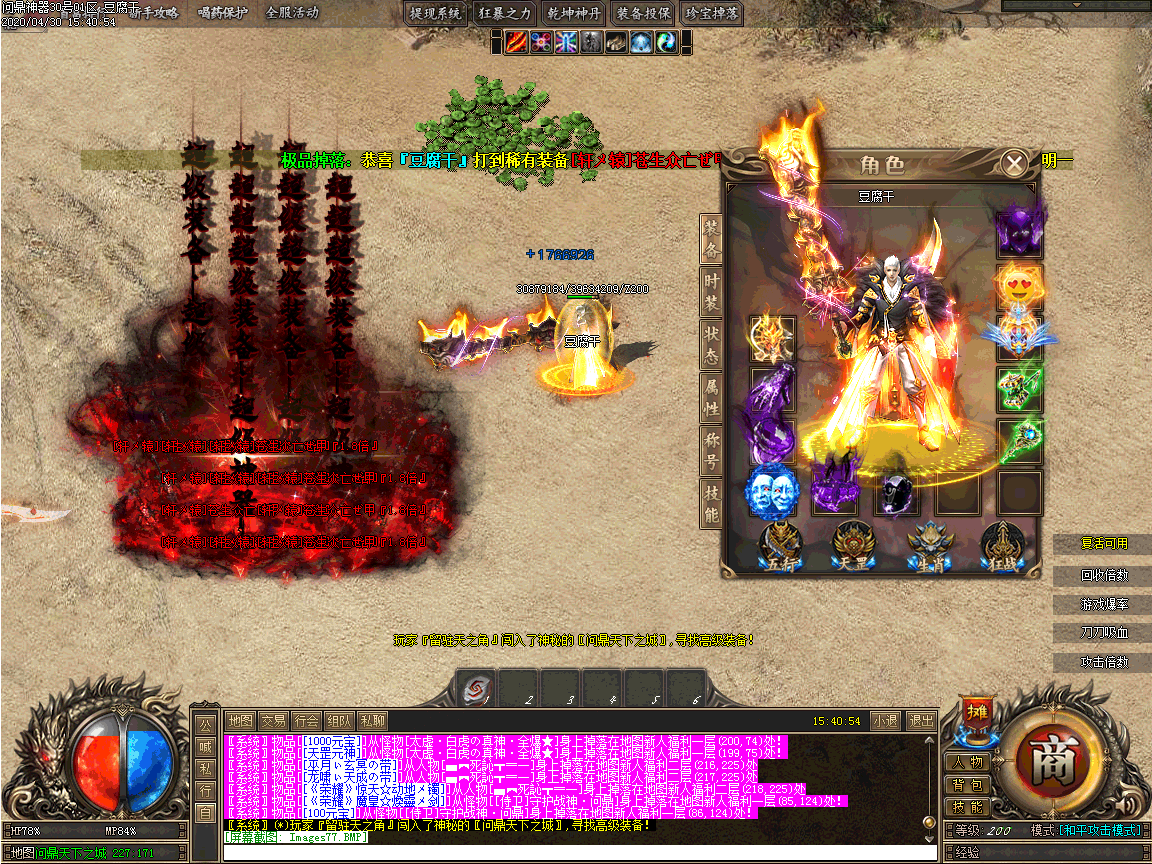Open the 全服活动 server events menu
This screenshot has width=1152, height=864.
(292, 13)
